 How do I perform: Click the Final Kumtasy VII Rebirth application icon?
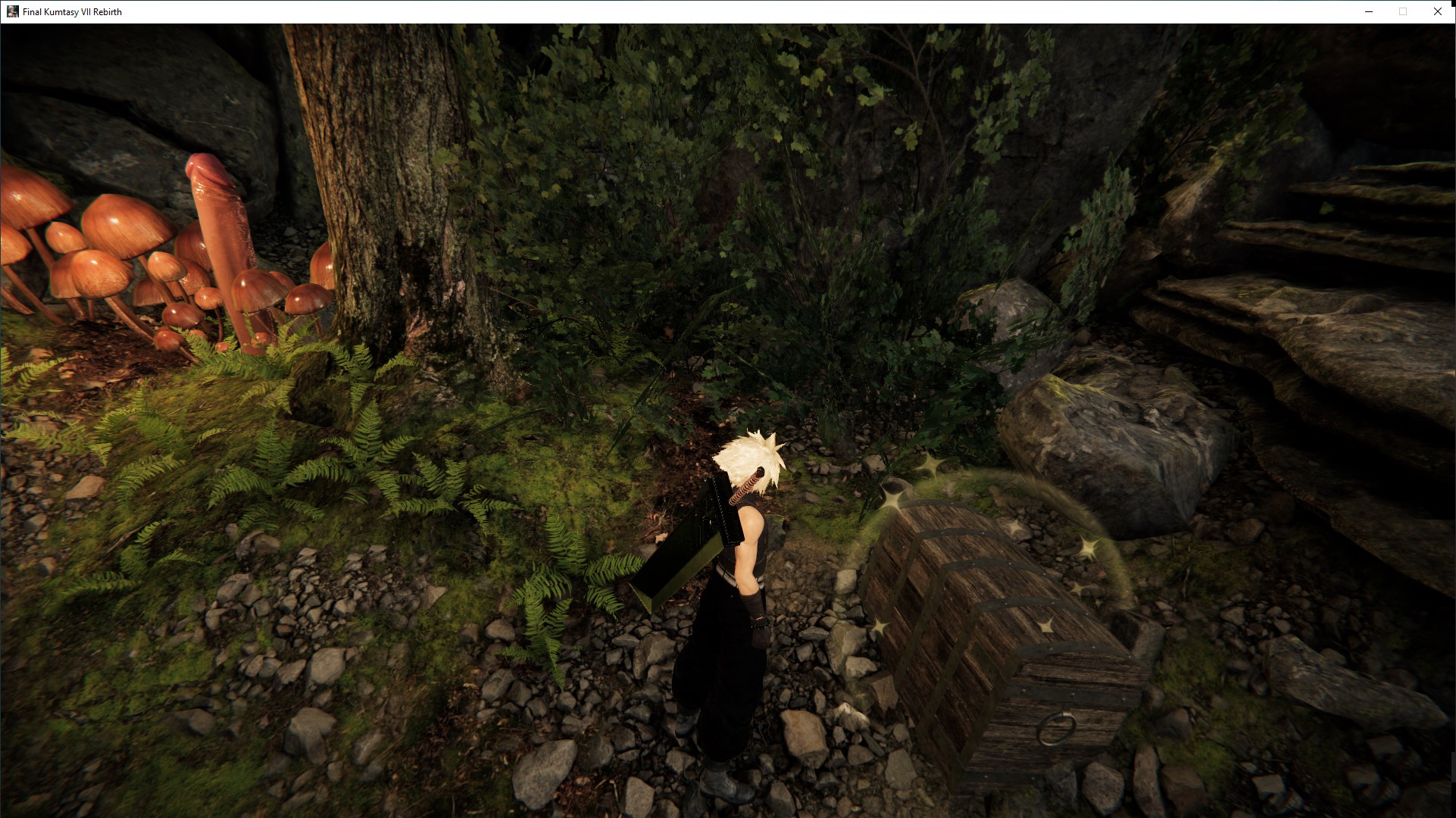pos(12,11)
